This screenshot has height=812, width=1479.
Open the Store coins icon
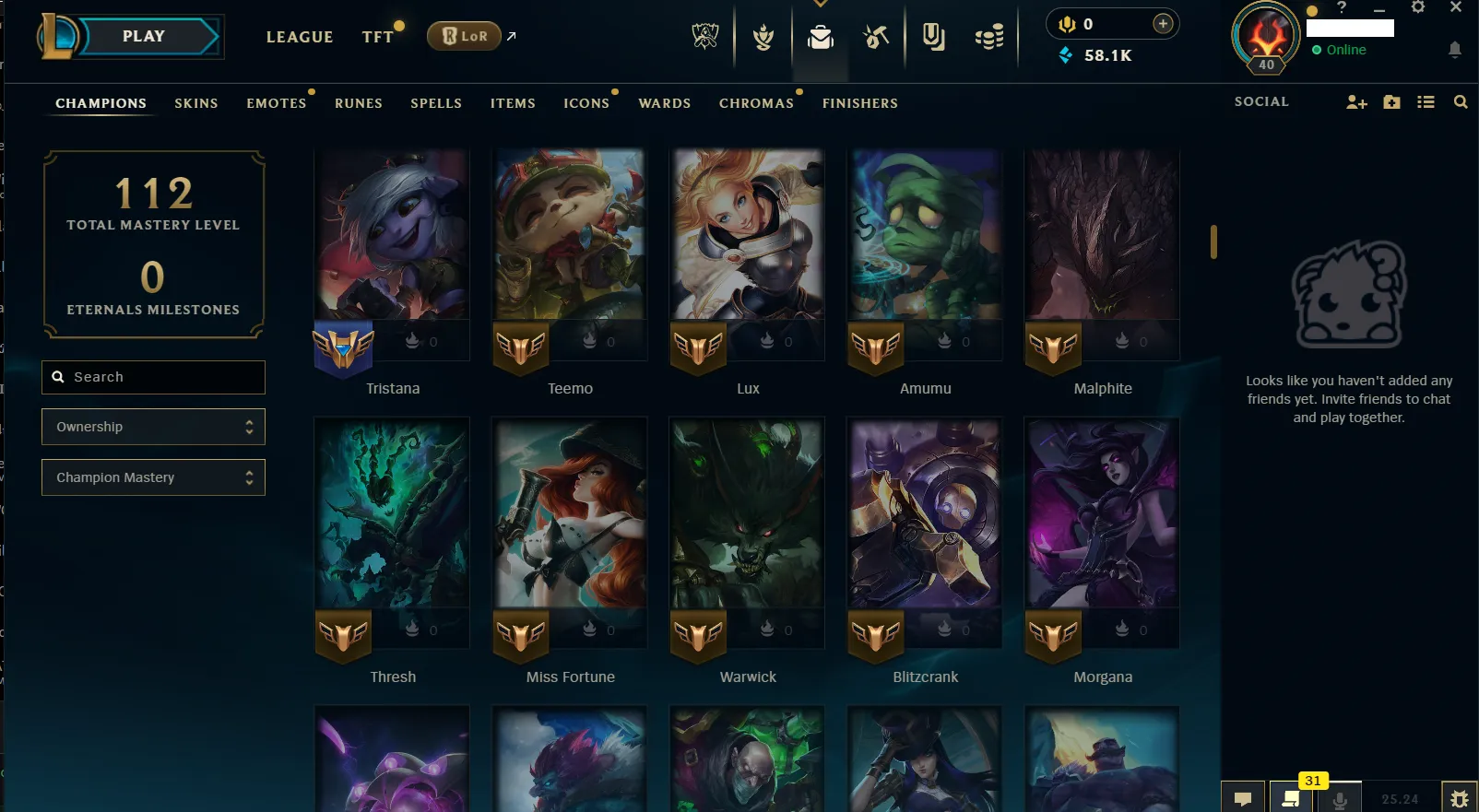tap(988, 37)
